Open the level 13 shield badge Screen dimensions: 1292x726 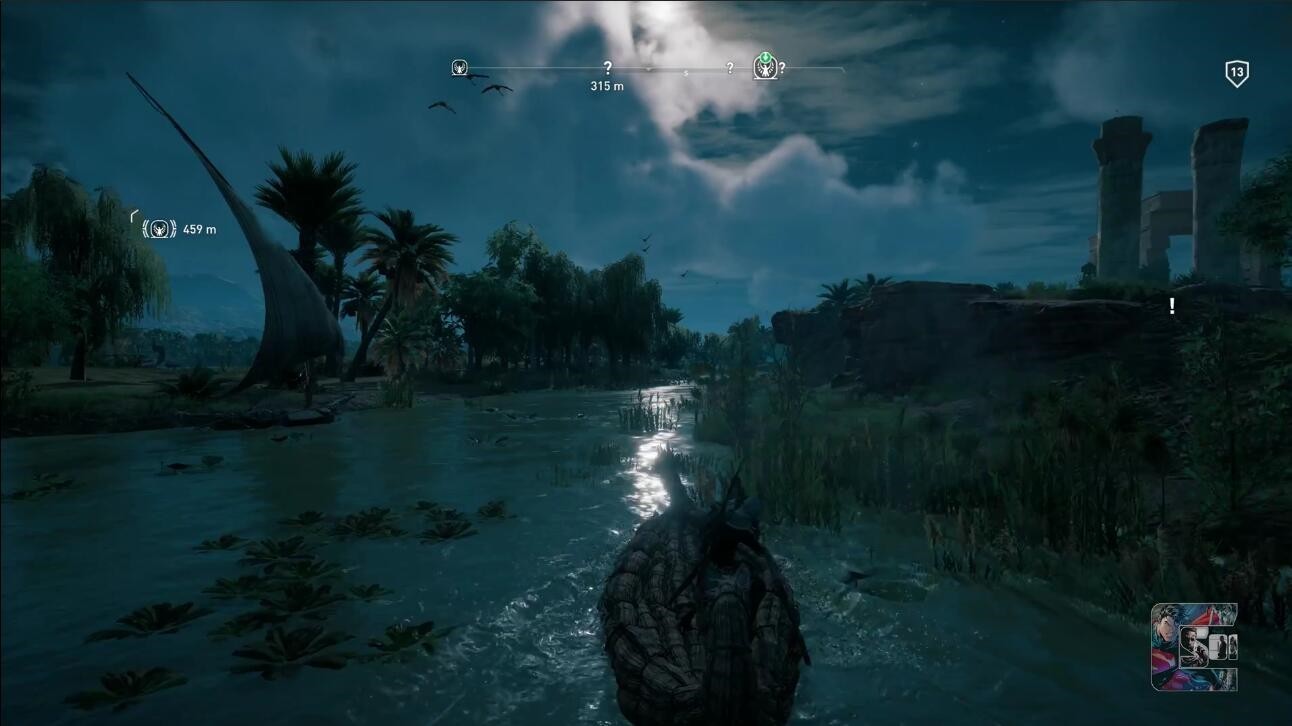pyautogui.click(x=1237, y=73)
